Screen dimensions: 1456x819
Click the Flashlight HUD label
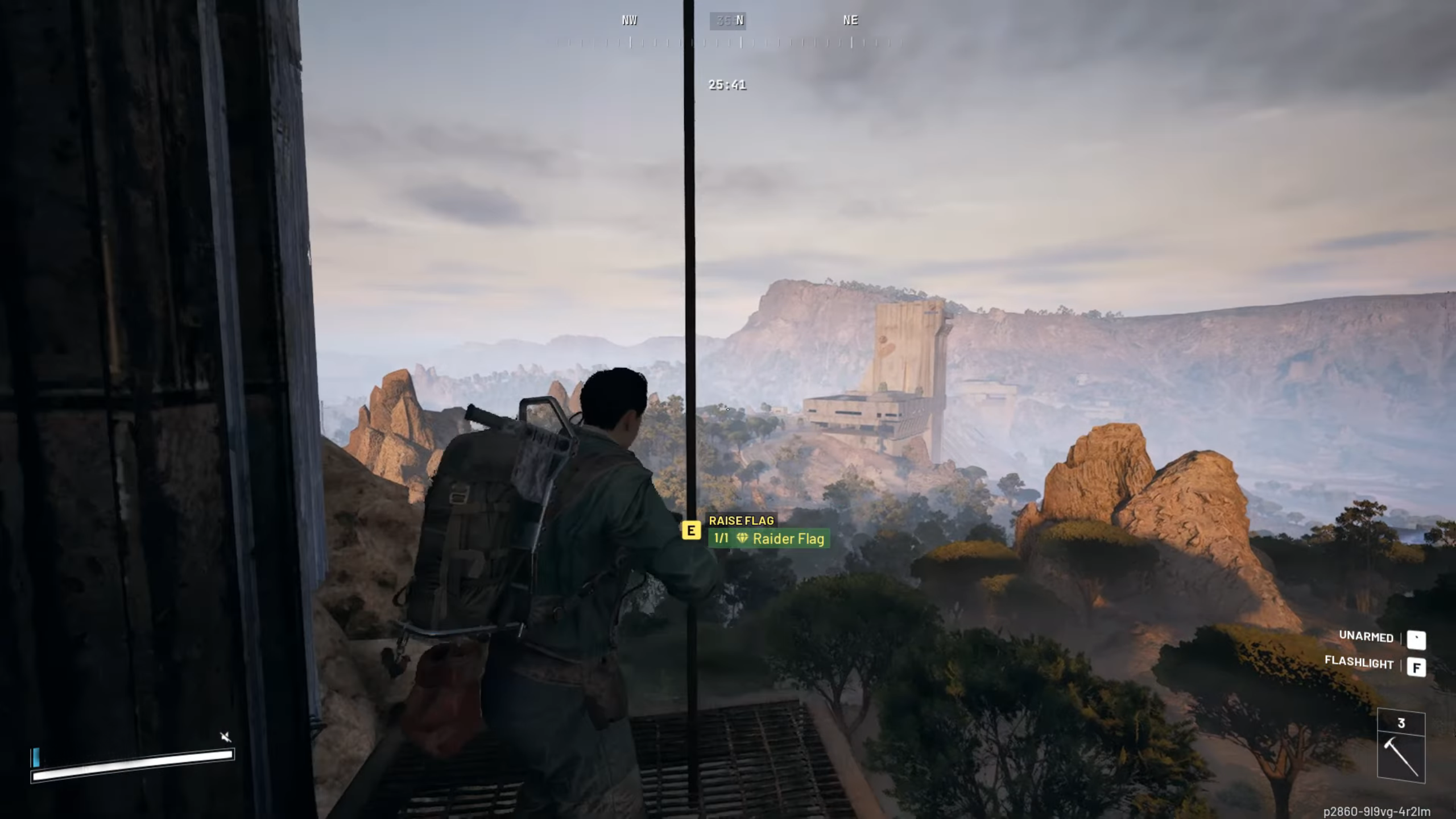(x=1359, y=663)
